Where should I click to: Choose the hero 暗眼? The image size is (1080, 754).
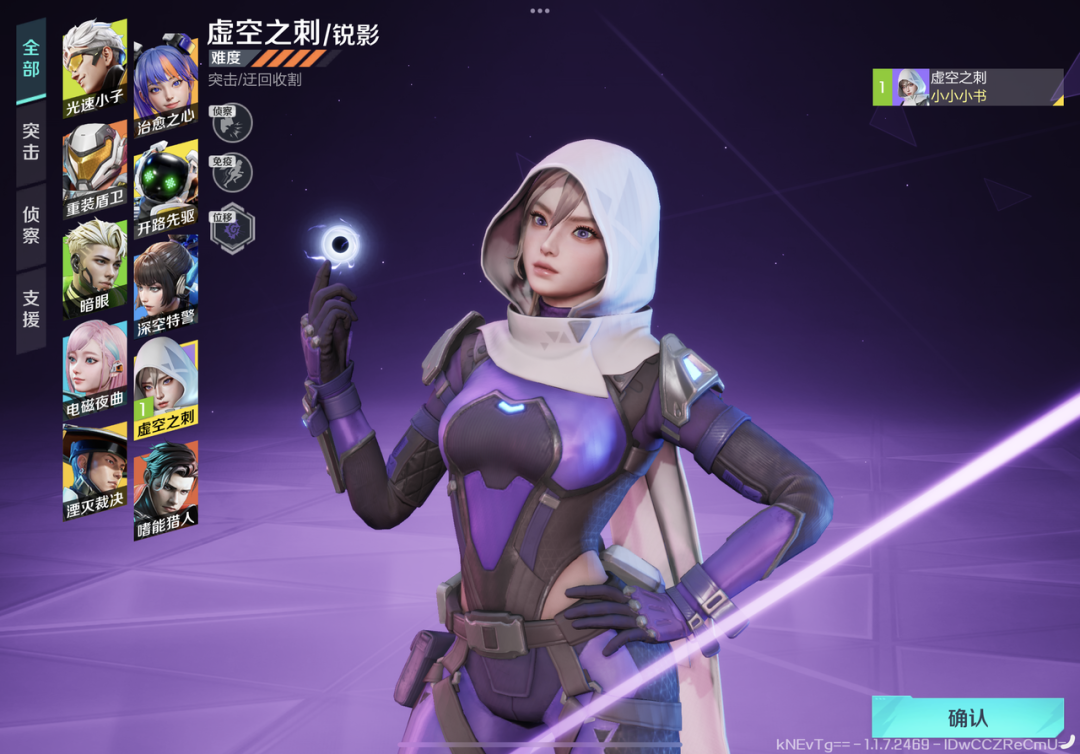pyautogui.click(x=95, y=267)
